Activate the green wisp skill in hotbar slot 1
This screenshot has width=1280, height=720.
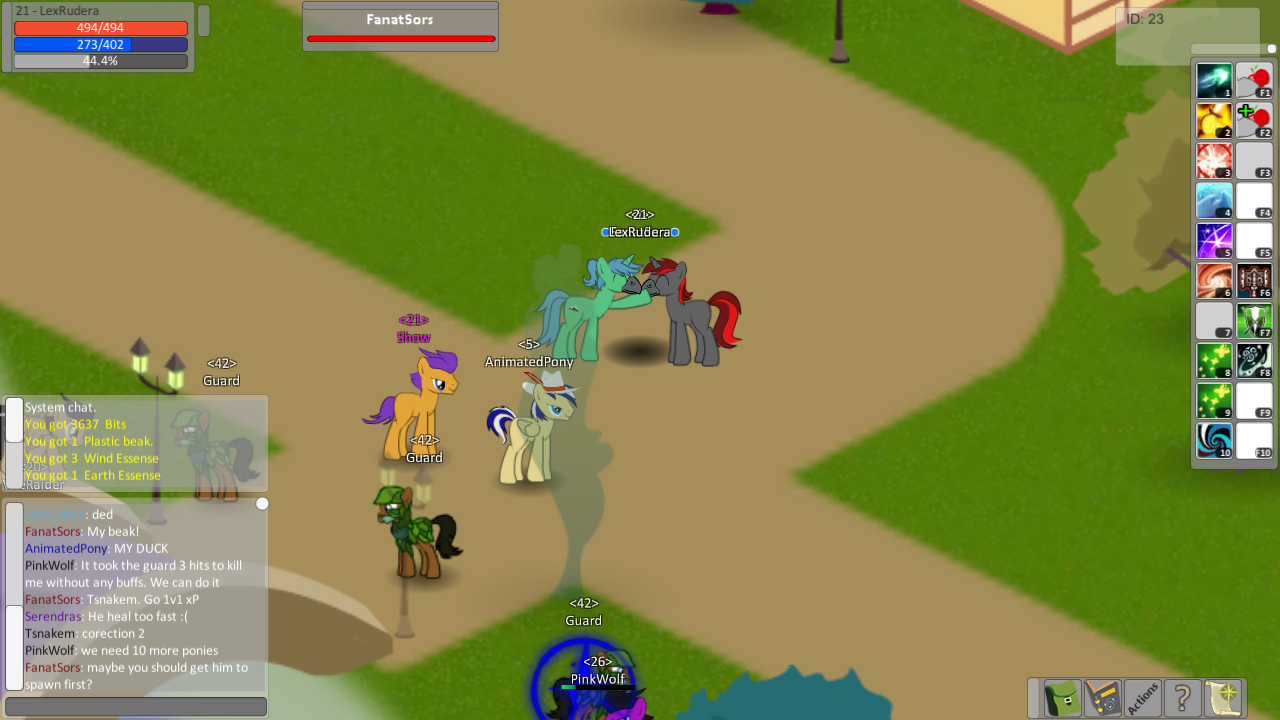click(x=1214, y=81)
